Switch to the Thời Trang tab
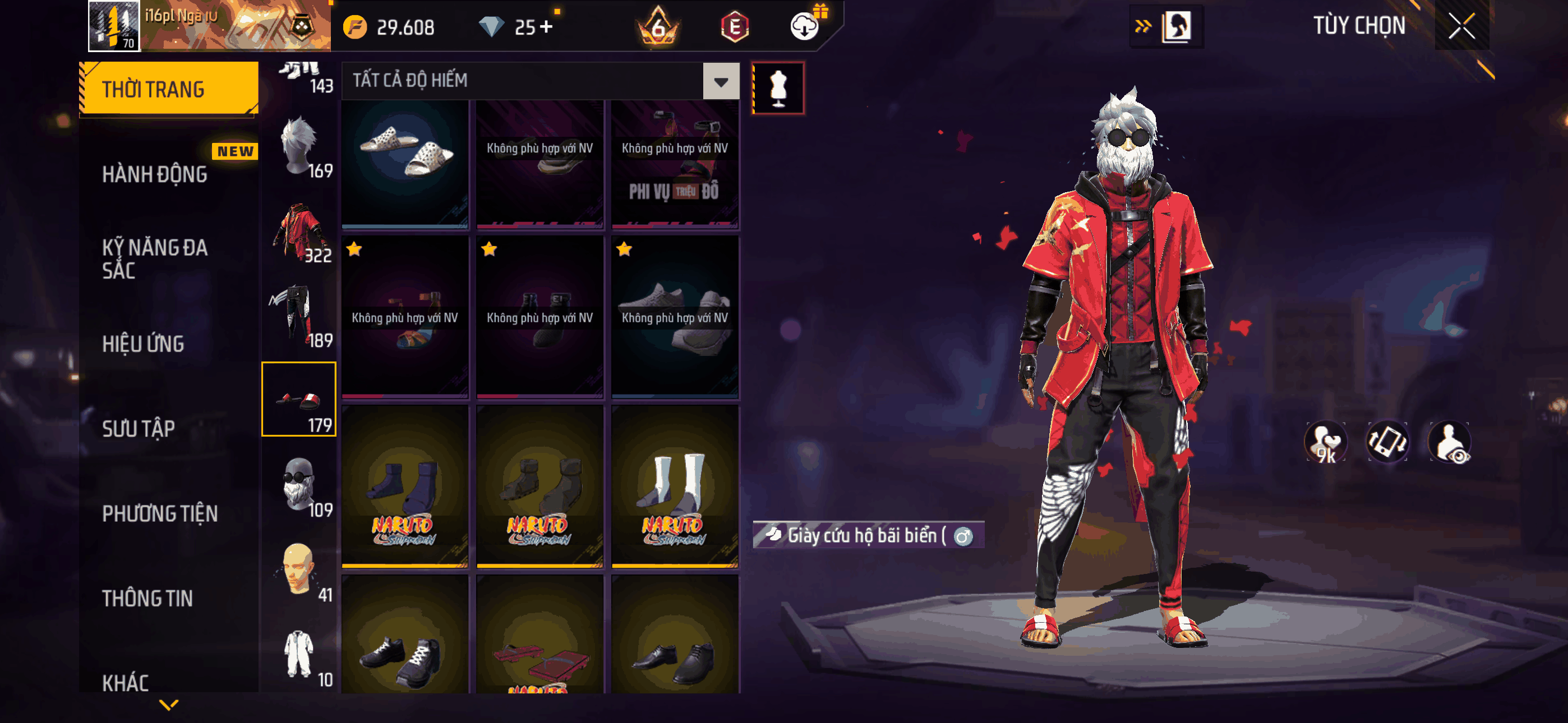The height and width of the screenshot is (723, 1568). (x=169, y=89)
